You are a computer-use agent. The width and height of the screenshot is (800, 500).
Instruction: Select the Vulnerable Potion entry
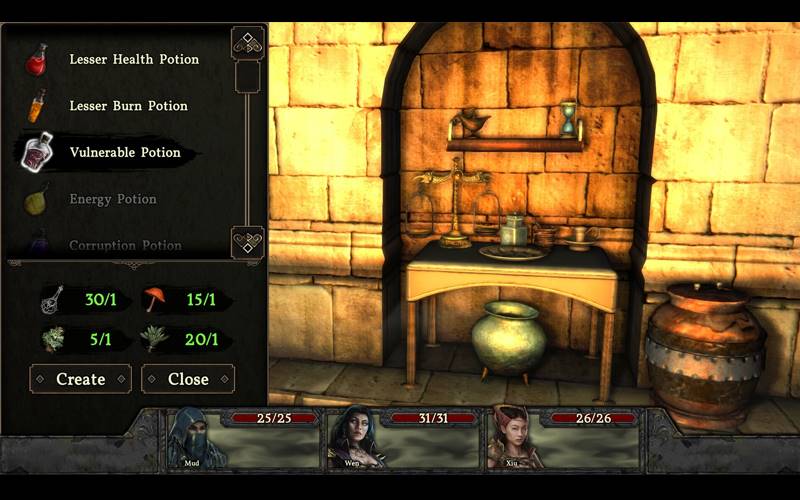click(x=125, y=153)
